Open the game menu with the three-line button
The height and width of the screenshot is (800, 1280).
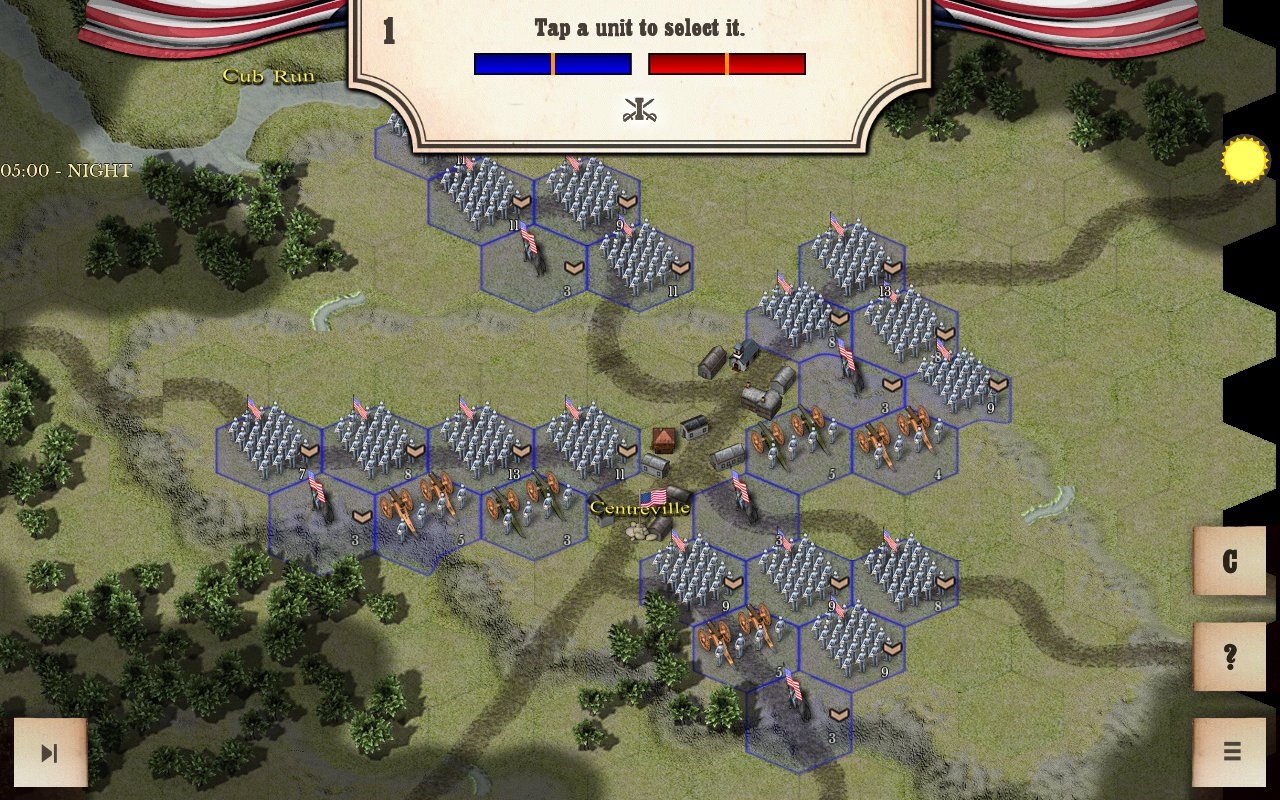(x=1230, y=752)
